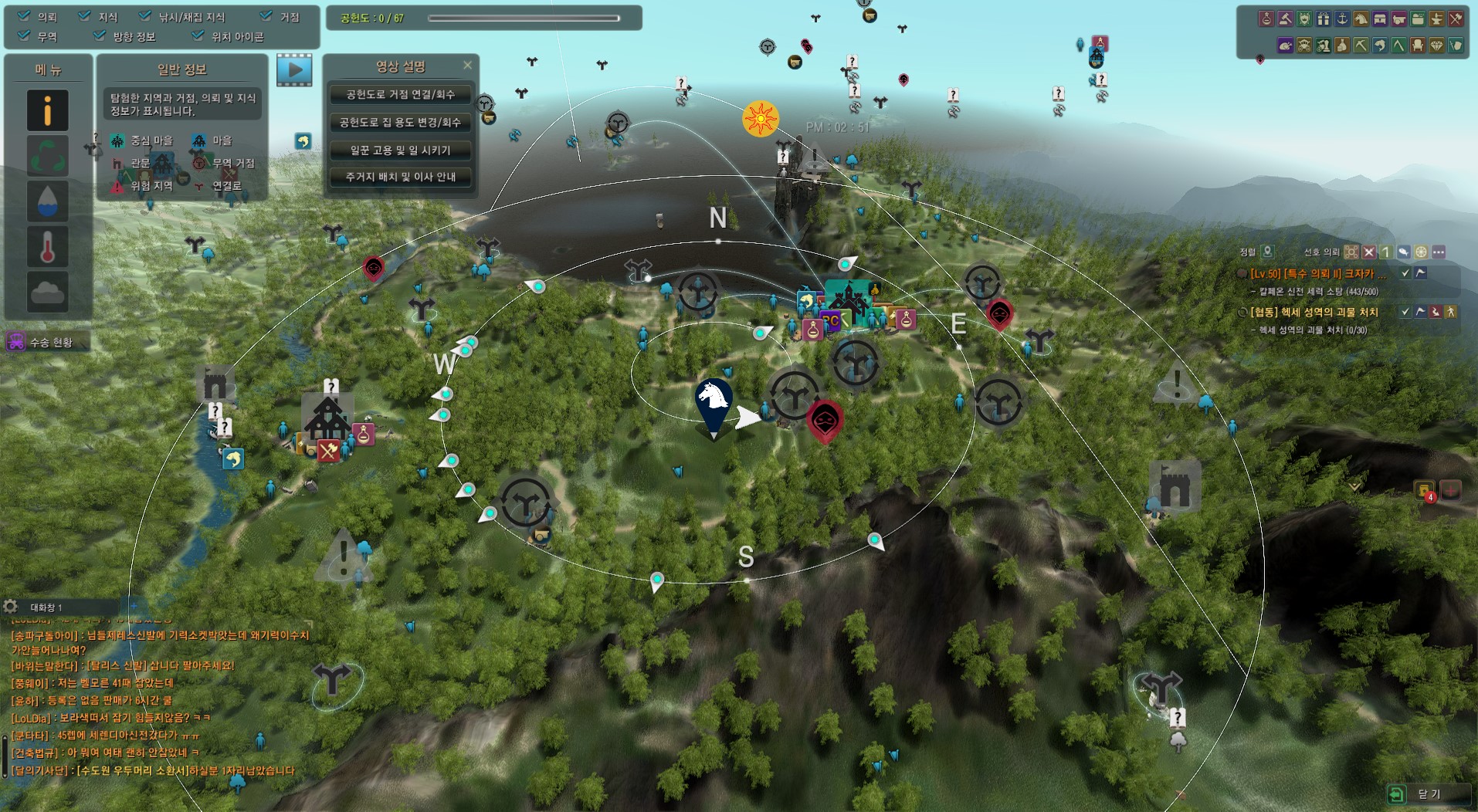
Task: Uncheck the 낚시/채집 지식 filter
Action: point(145,16)
